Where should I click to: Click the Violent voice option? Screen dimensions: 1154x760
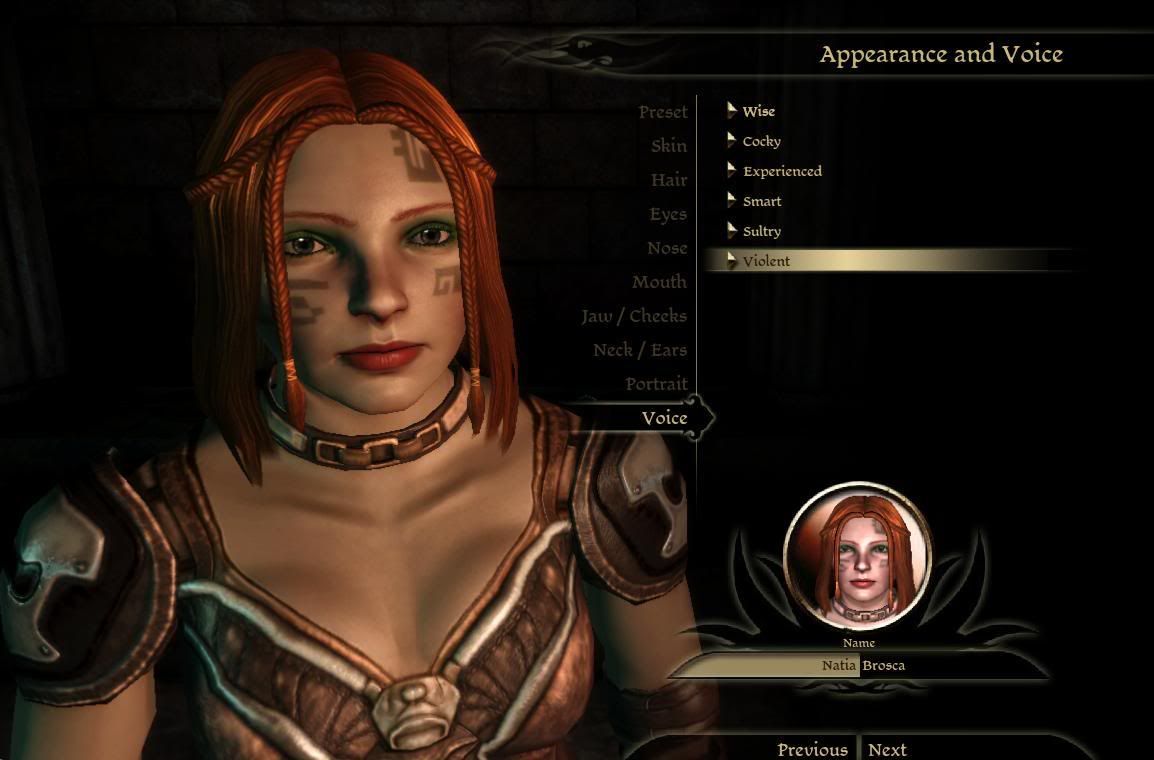coord(766,261)
